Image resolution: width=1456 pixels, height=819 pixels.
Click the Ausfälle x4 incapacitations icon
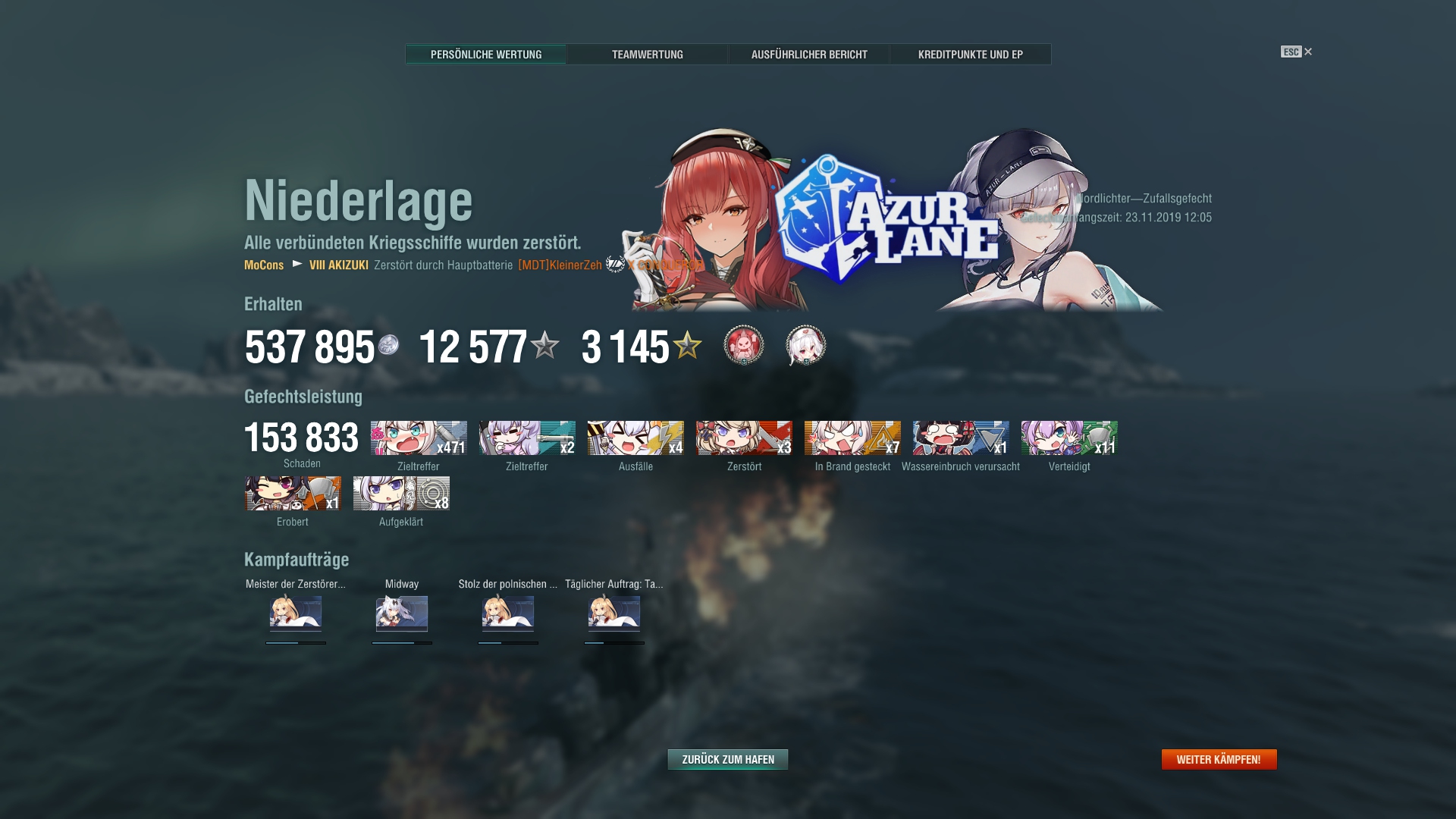tap(636, 439)
